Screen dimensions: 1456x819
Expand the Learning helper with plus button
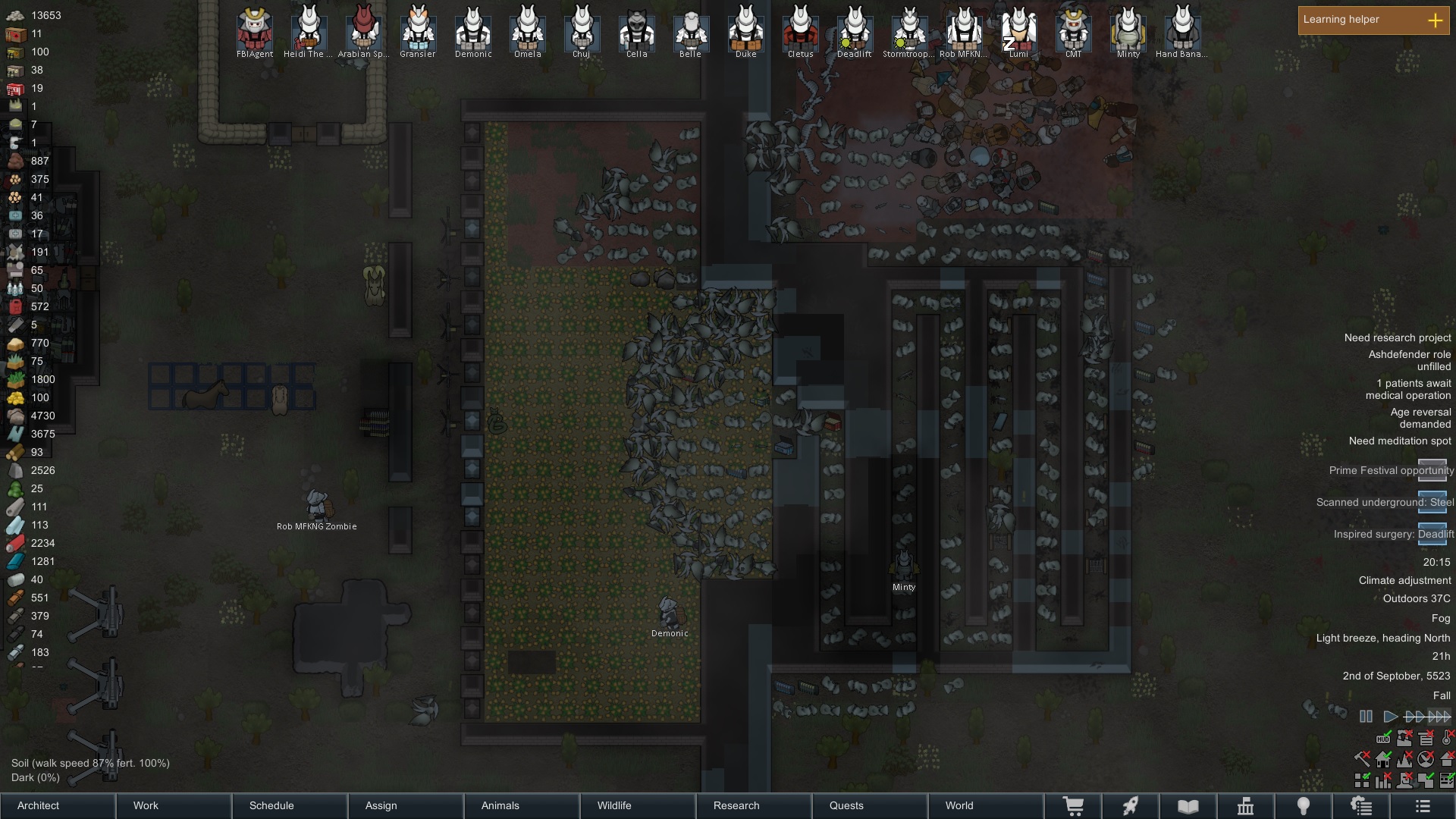click(1436, 20)
